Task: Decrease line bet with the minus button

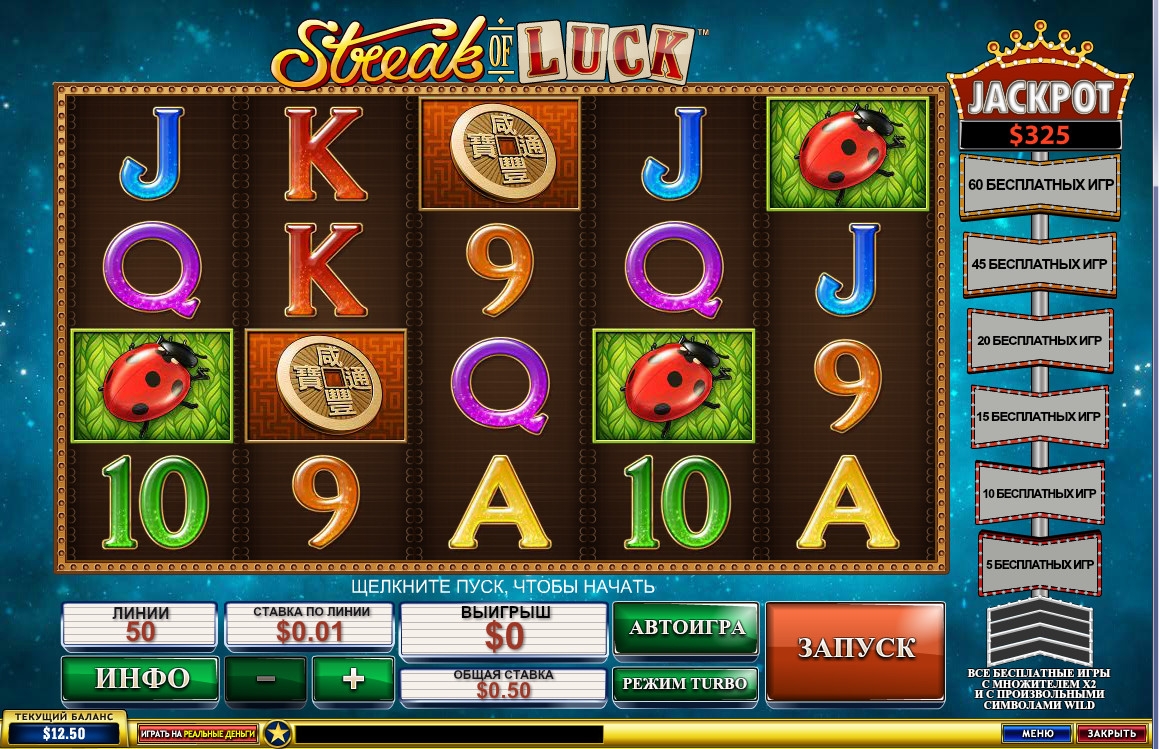Action: [x=266, y=679]
